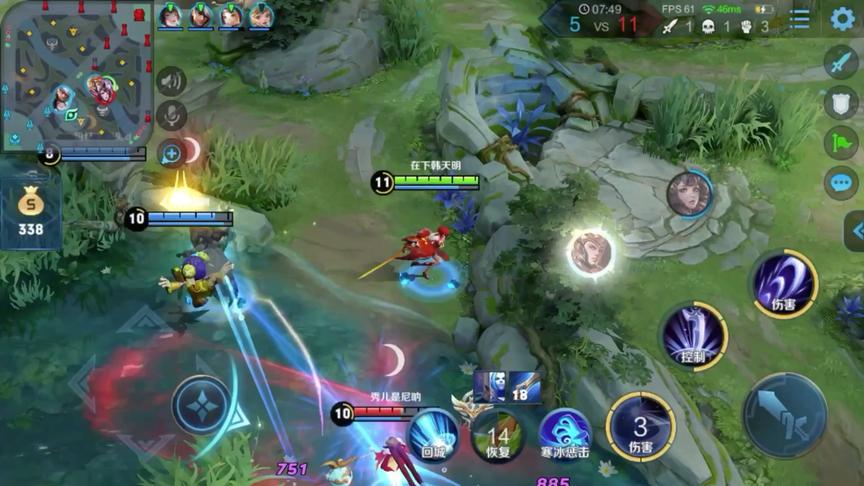Open the scoreboard list icon
Screen dimensions: 864x486
pyautogui.click(x=800, y=19)
